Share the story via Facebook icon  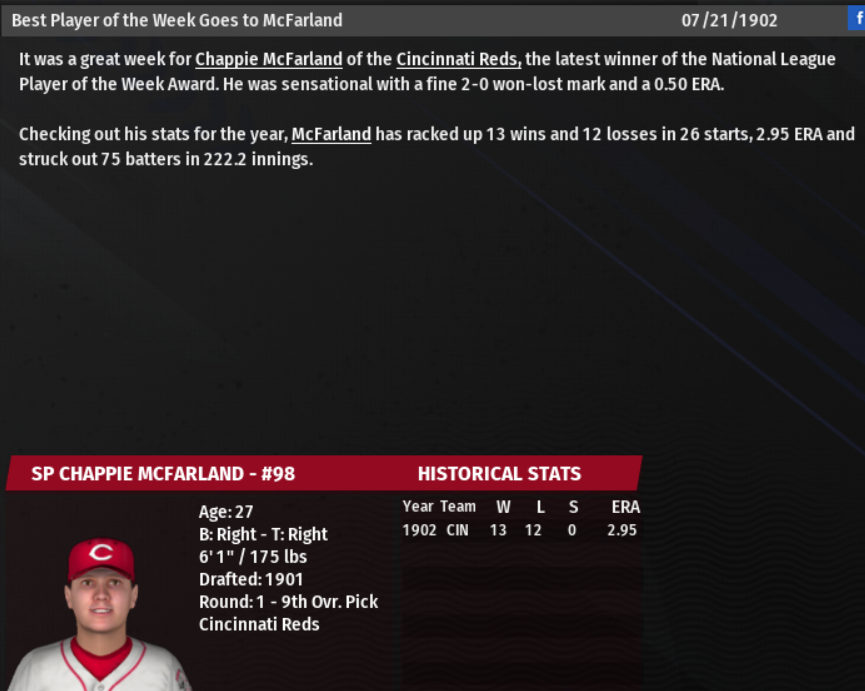pyautogui.click(x=856, y=18)
